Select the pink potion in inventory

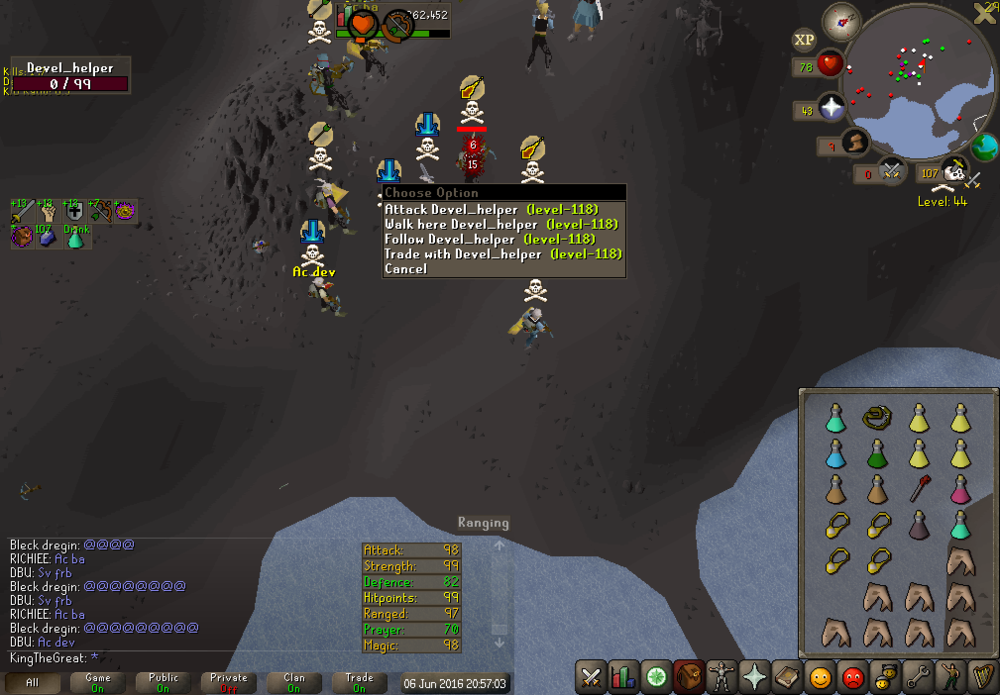pos(960,490)
